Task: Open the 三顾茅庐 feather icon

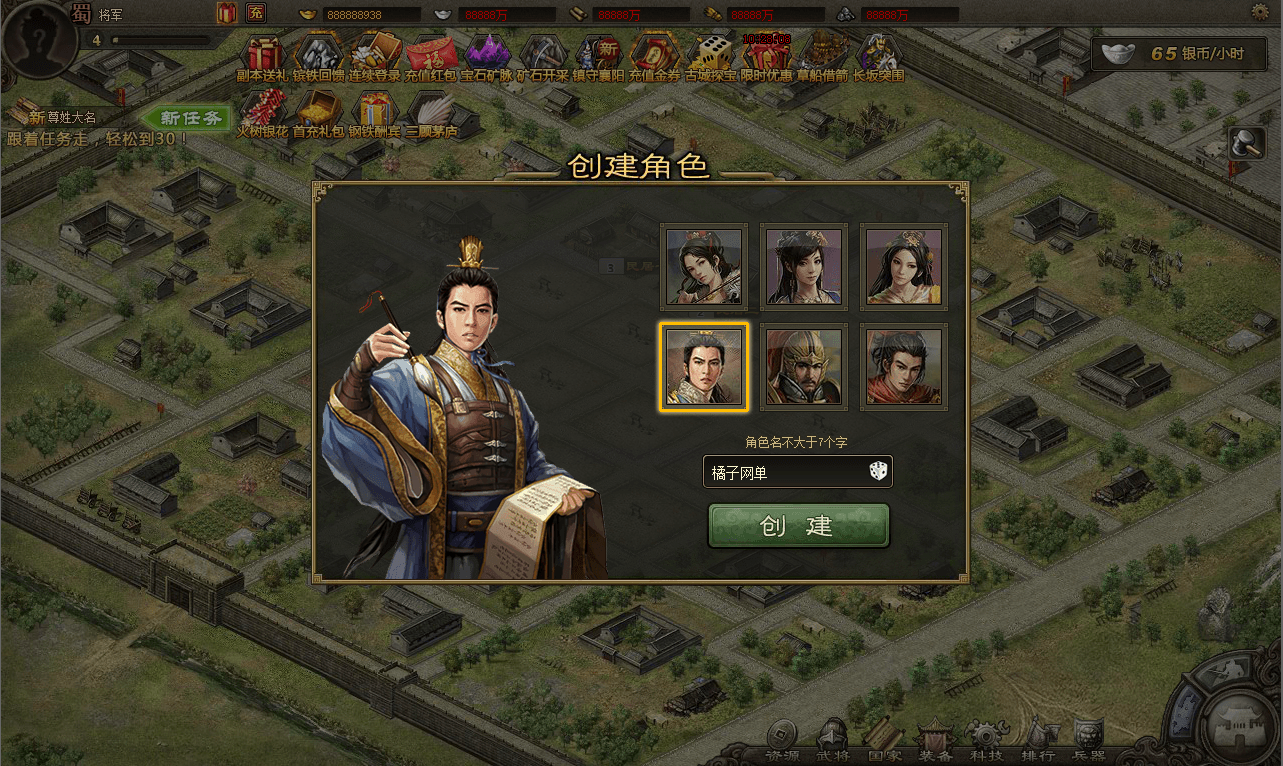Action: pos(432,113)
